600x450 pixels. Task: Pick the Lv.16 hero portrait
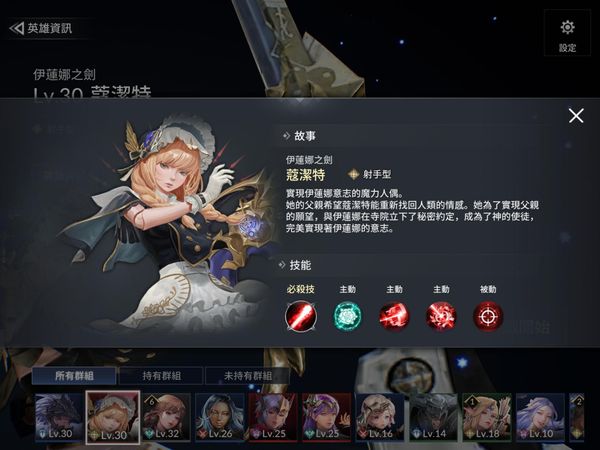tap(381, 417)
